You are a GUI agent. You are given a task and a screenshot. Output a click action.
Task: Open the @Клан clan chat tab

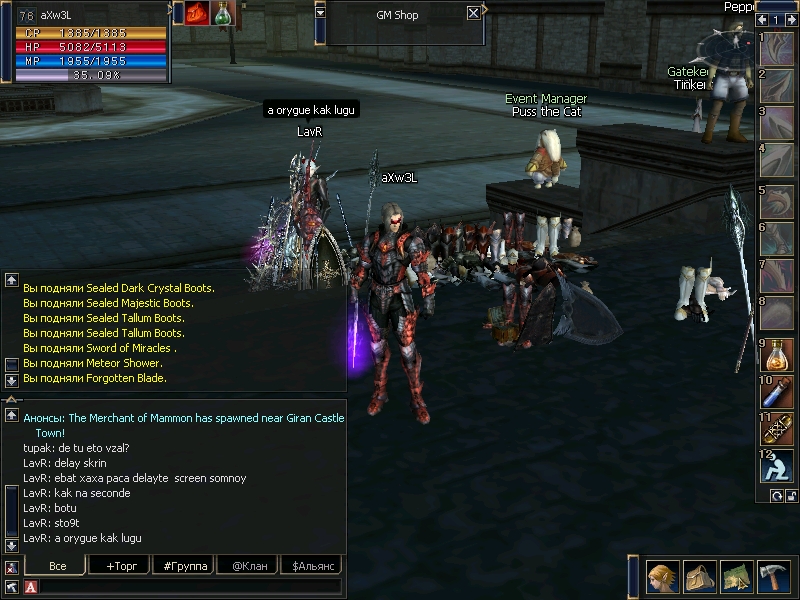(248, 566)
